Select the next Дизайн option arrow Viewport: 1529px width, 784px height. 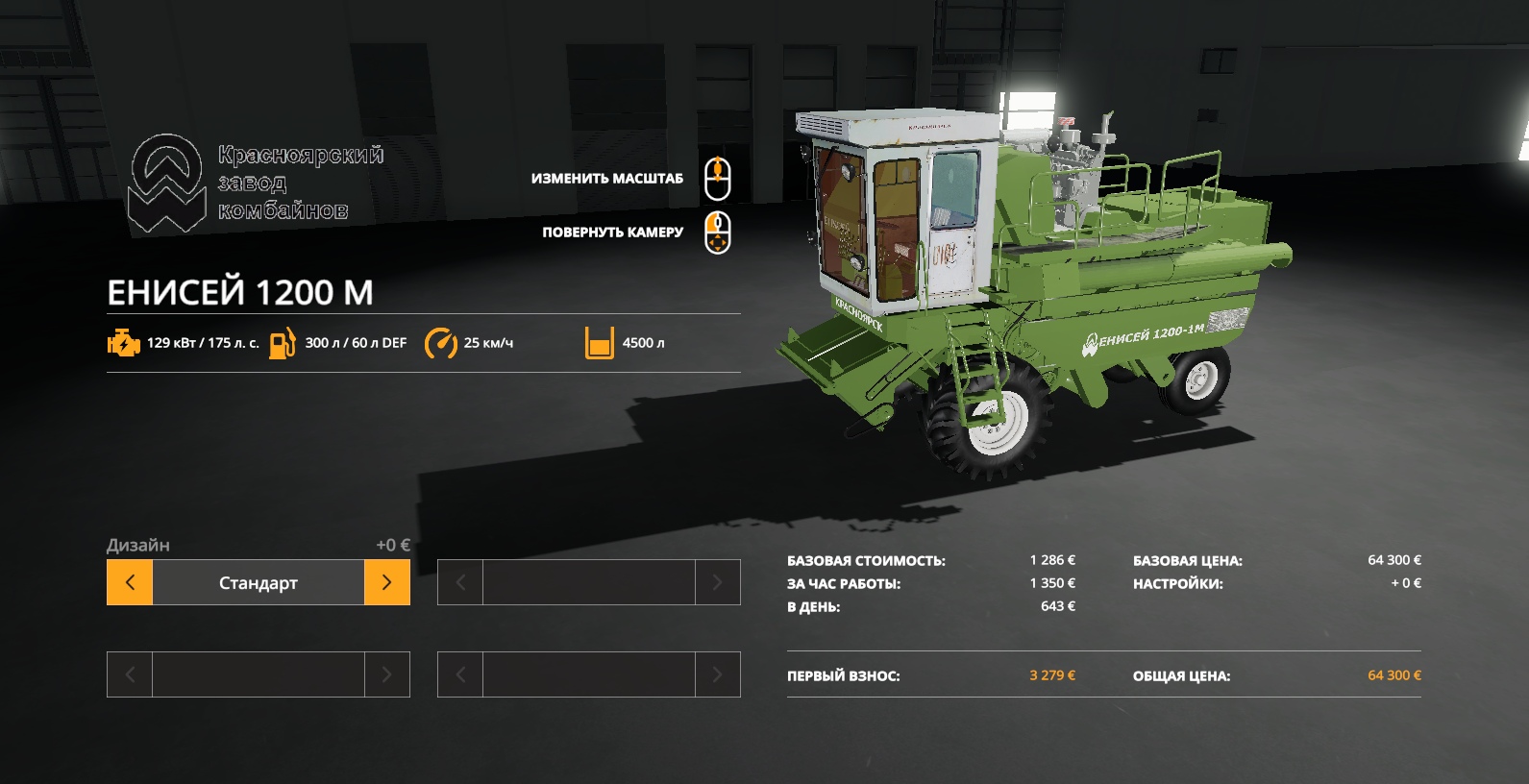coord(386,582)
